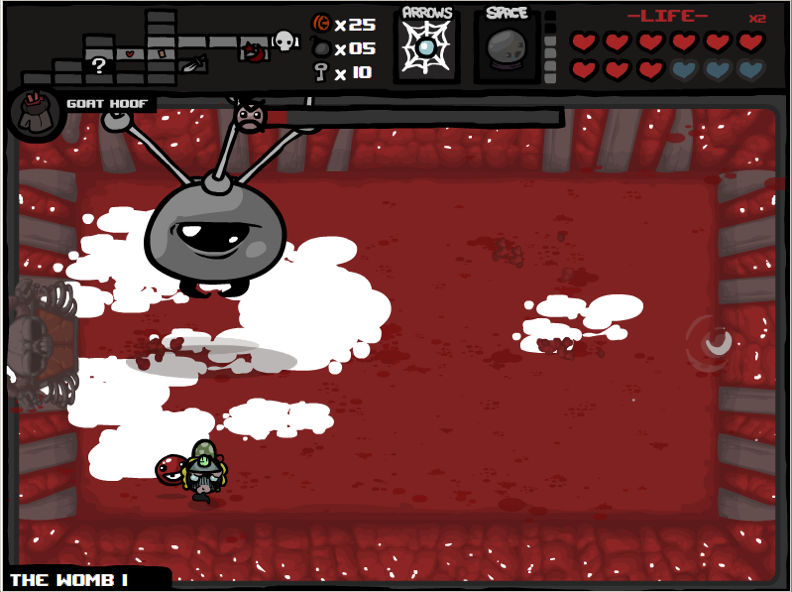Click the skull boss room marker on minimap
The width and height of the screenshot is (792, 592).
285,41
